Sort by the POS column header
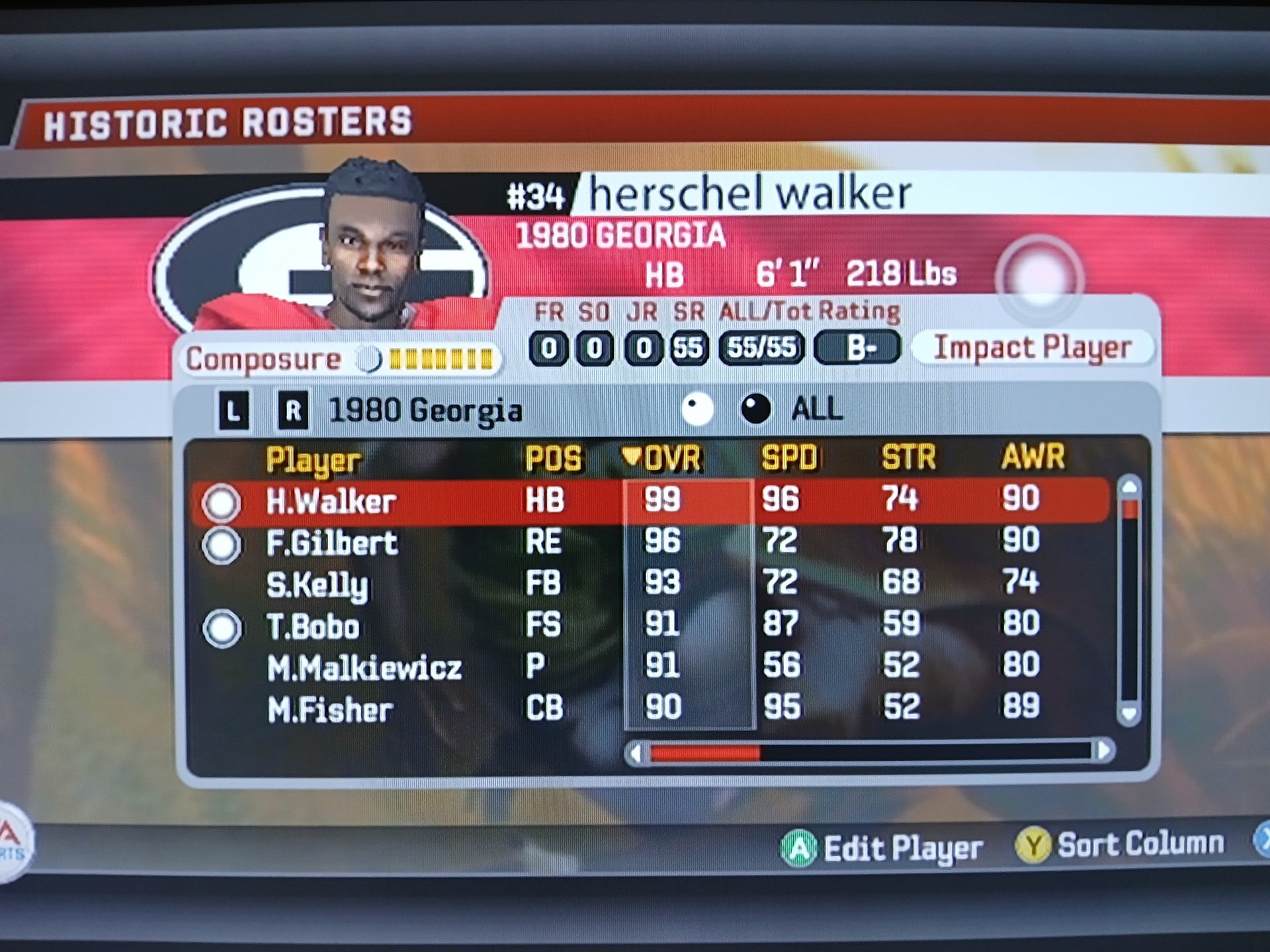The height and width of the screenshot is (952, 1270). click(553, 459)
